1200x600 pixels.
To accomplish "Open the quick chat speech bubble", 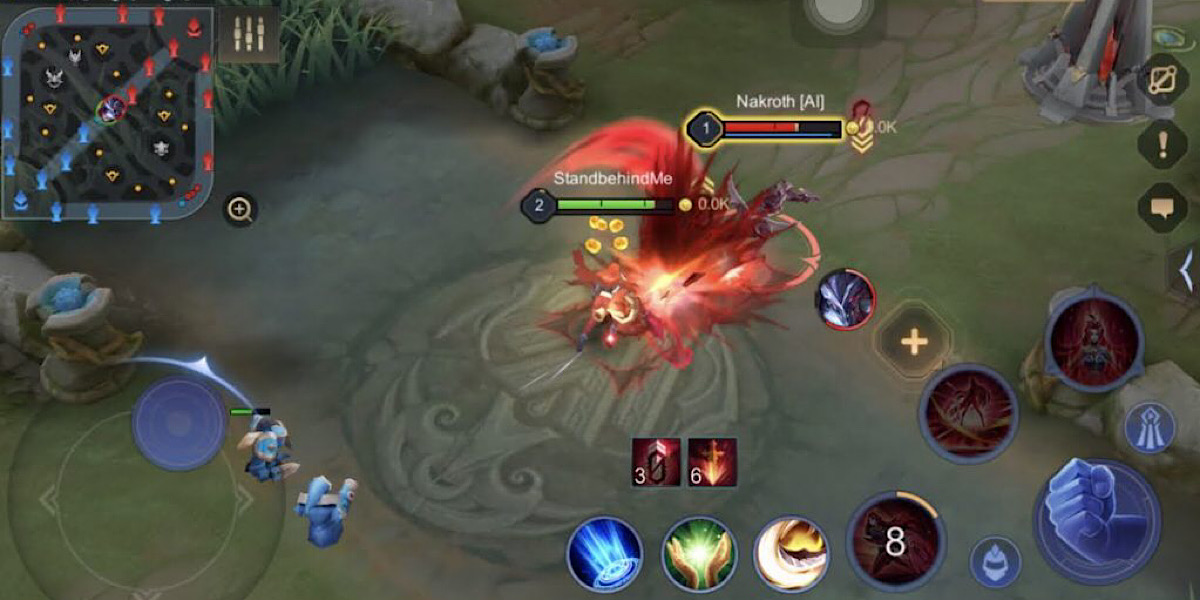I will [x=1162, y=209].
